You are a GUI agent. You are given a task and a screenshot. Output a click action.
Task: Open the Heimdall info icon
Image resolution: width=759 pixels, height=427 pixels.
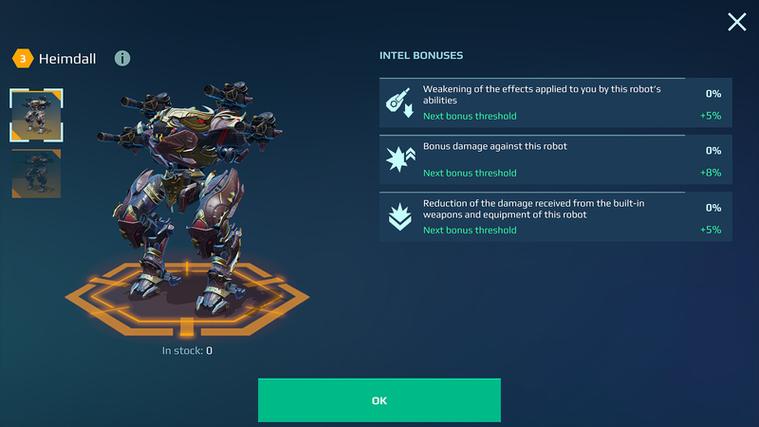tap(122, 59)
